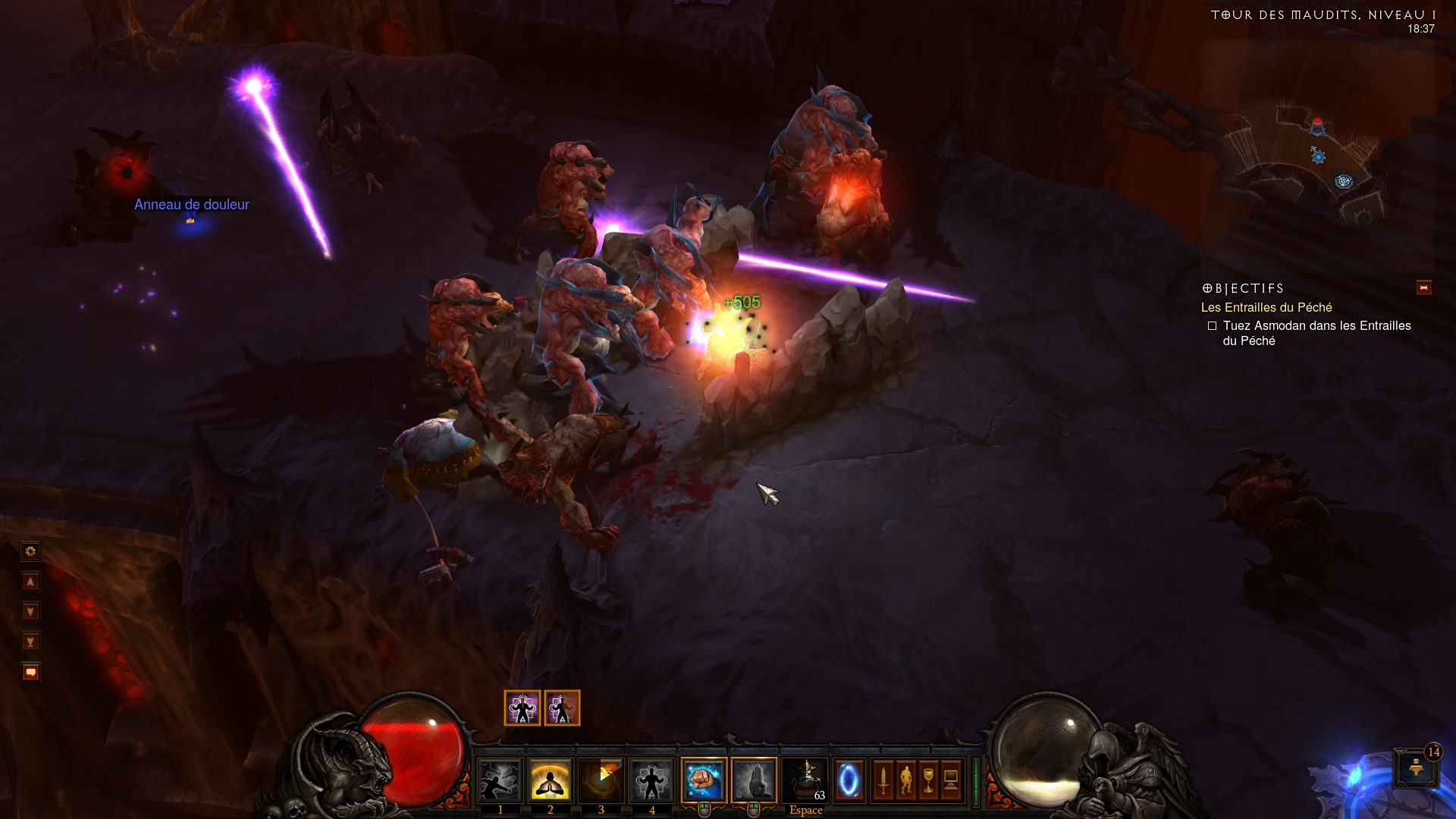Click the purple mantra buff icon
The width and height of the screenshot is (1456, 819).
pyautogui.click(x=522, y=708)
